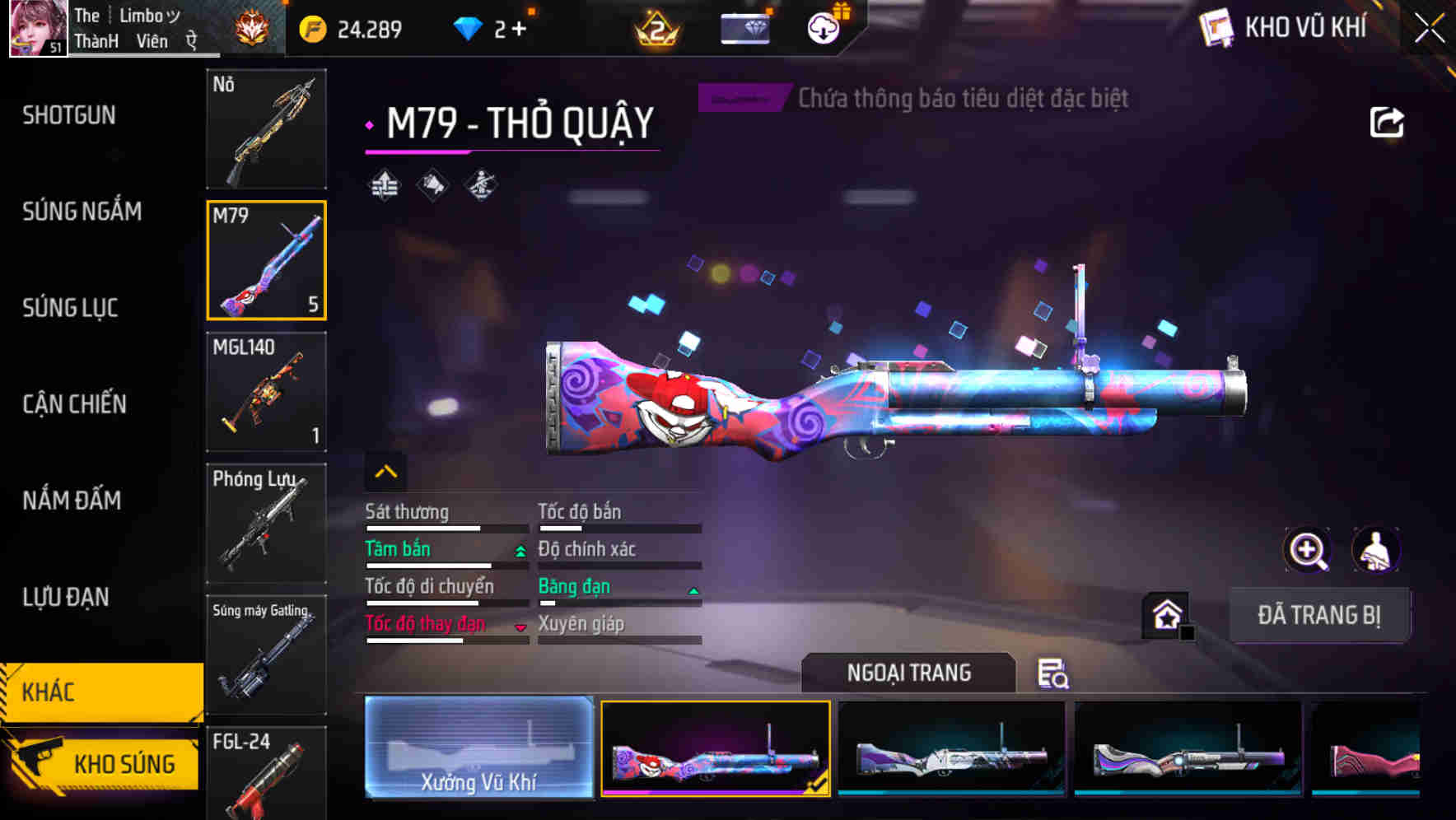This screenshot has height=820, width=1456.
Task: Choose the equipped Thỏ Quậy skin thumbnail
Action: point(716,747)
